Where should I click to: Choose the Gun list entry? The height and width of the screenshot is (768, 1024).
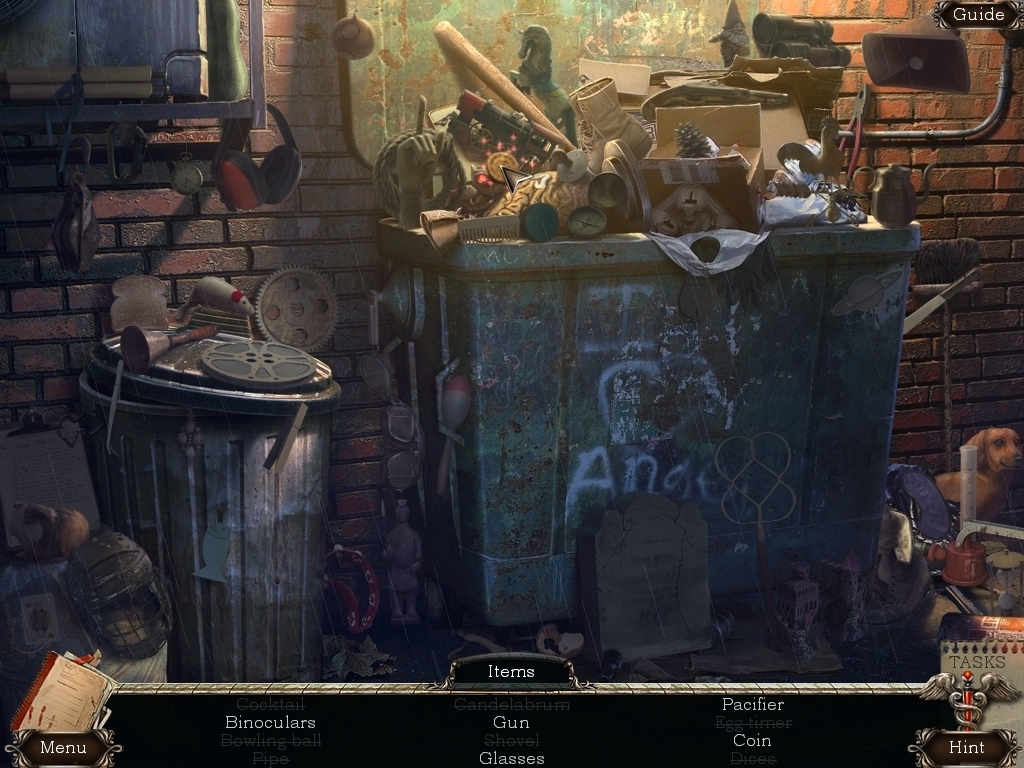(511, 722)
